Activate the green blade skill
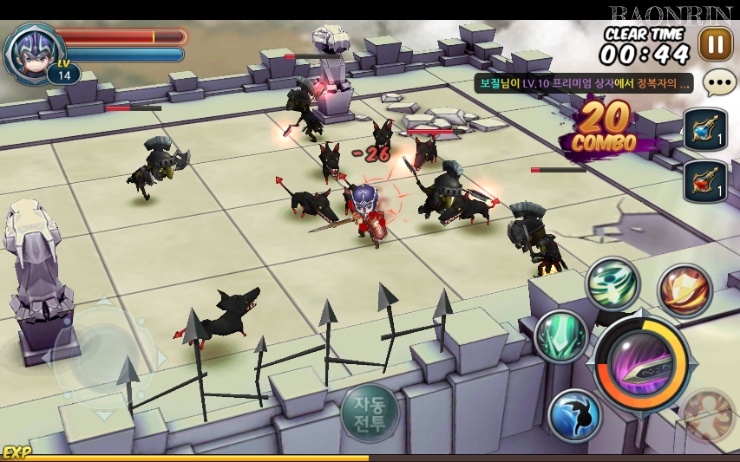 click(560, 337)
